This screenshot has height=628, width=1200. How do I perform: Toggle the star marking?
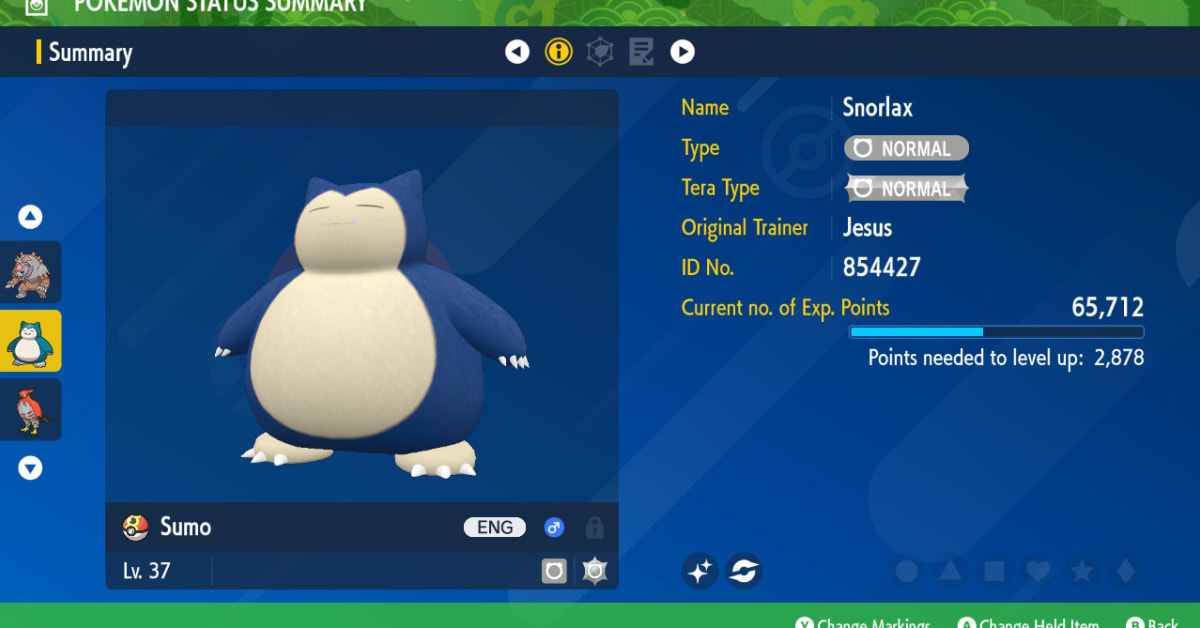(1081, 571)
